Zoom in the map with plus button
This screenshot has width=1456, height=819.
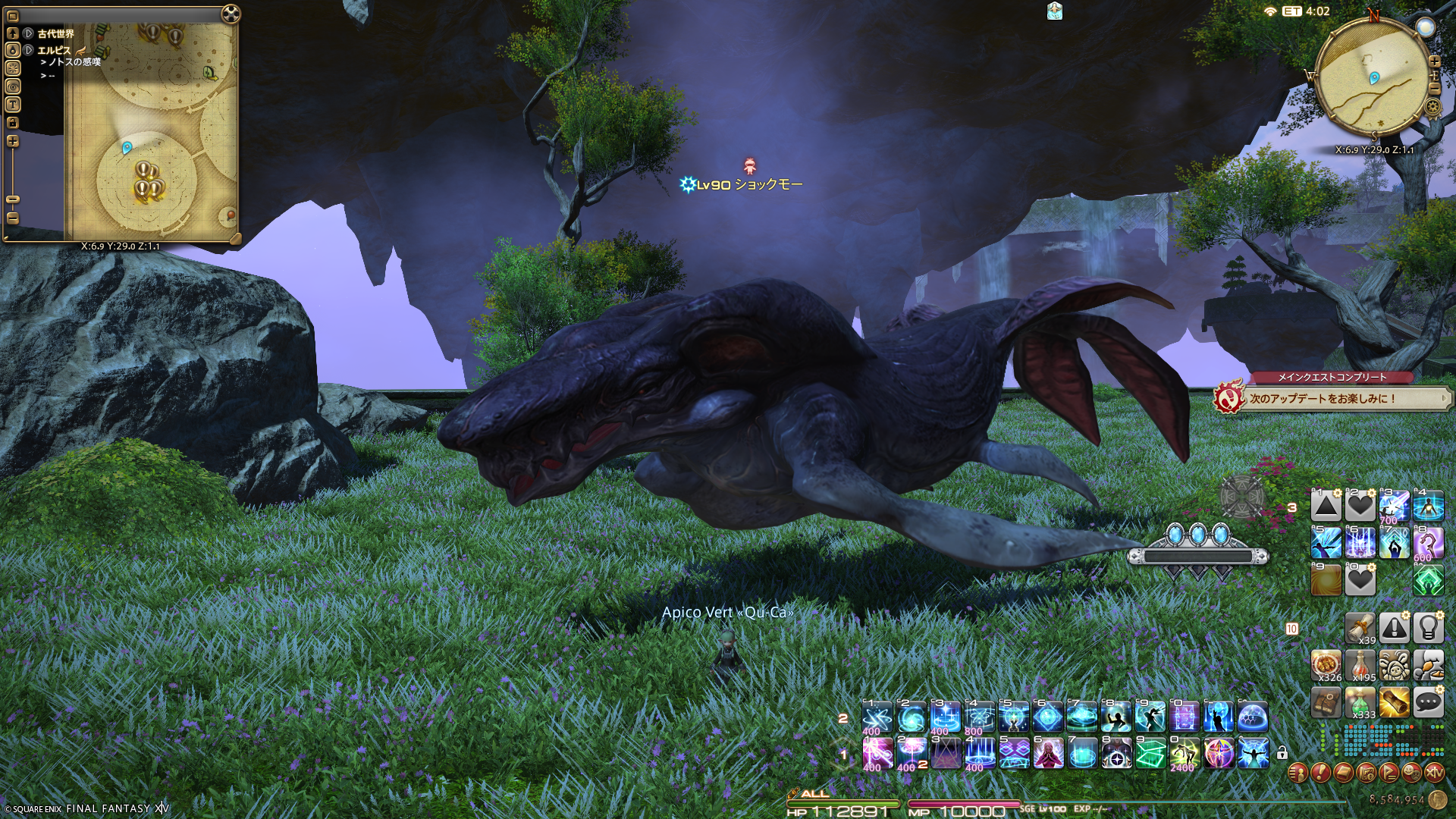(13, 141)
